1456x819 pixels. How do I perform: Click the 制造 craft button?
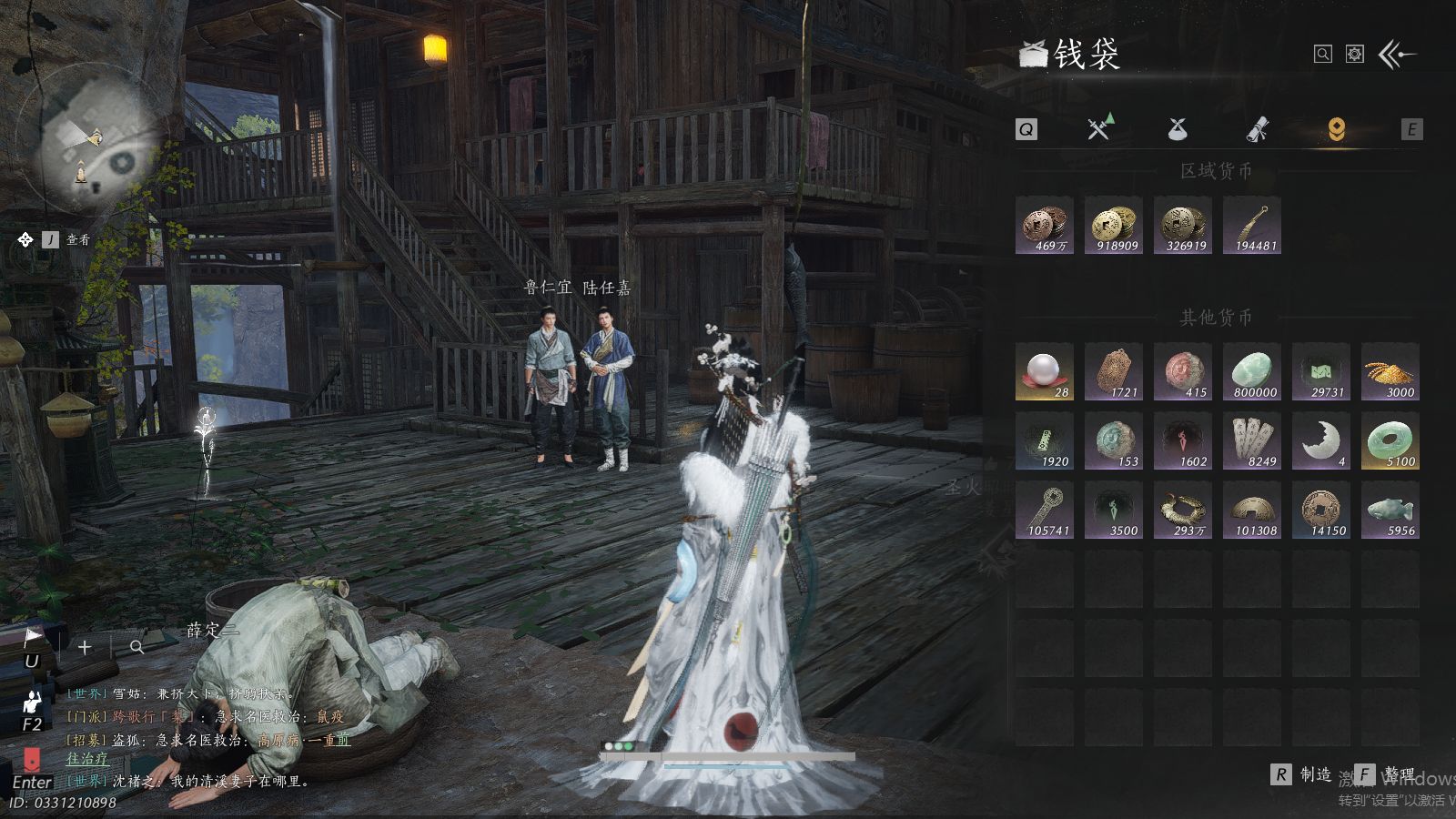click(x=1302, y=774)
